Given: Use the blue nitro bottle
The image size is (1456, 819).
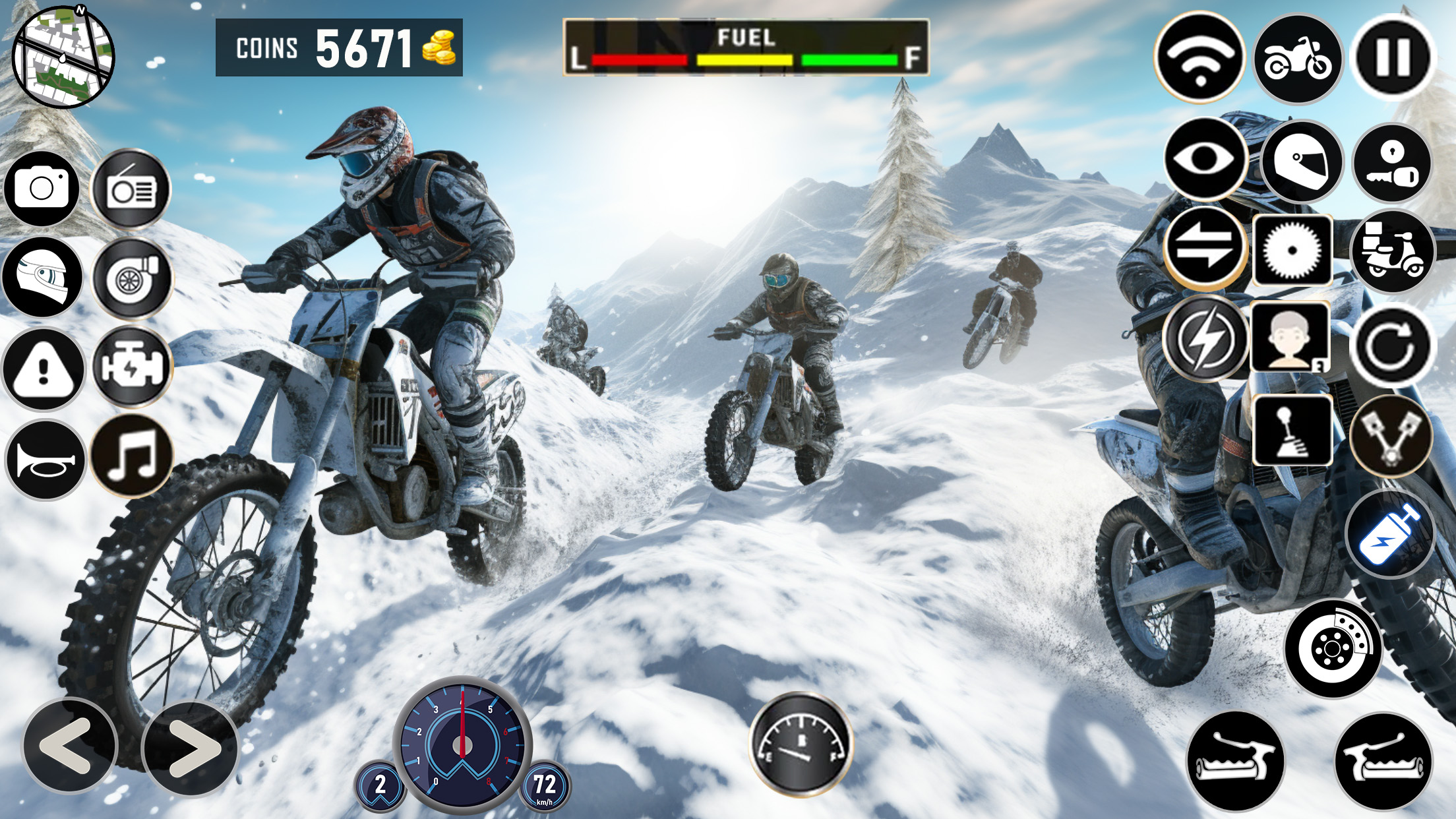Looking at the screenshot, I should pos(1389,535).
